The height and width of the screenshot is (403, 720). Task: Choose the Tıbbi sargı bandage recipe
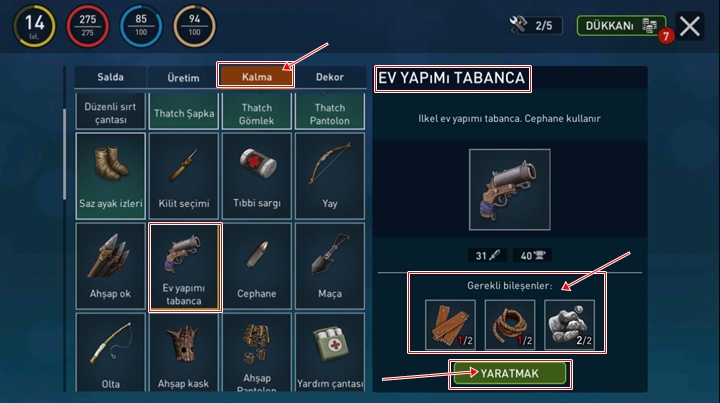tap(256, 176)
